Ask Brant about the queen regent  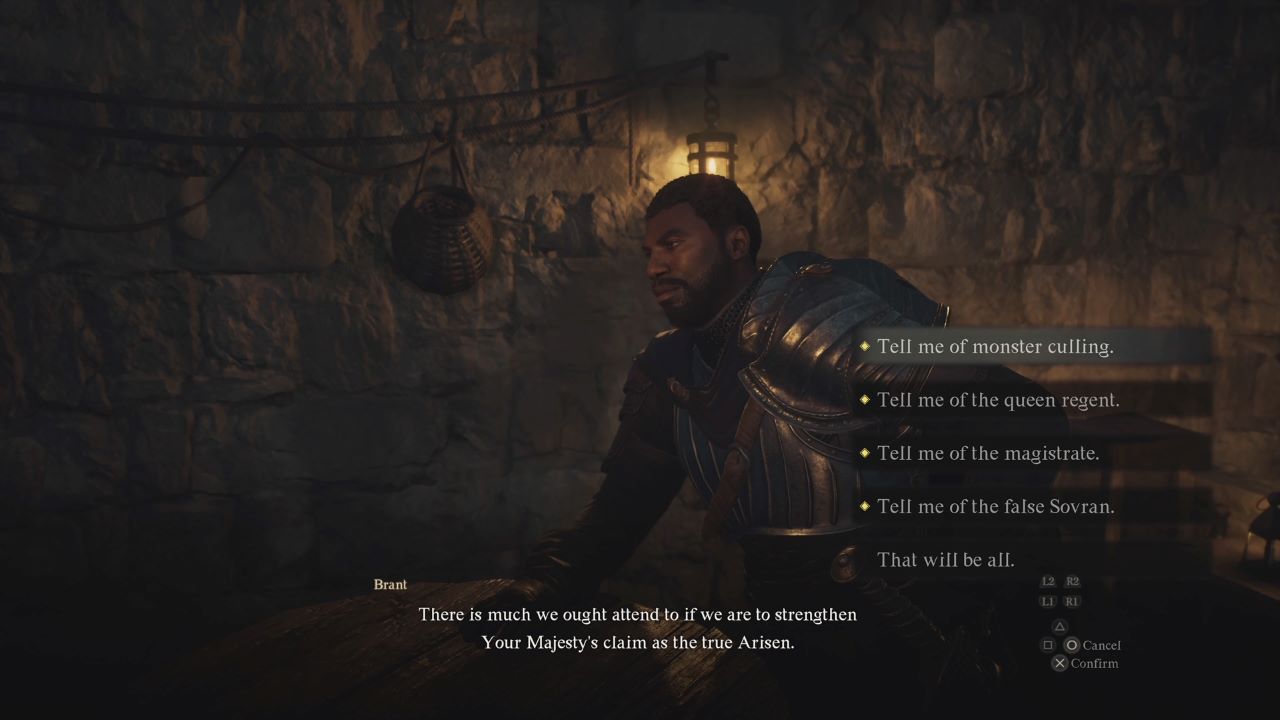click(x=997, y=400)
